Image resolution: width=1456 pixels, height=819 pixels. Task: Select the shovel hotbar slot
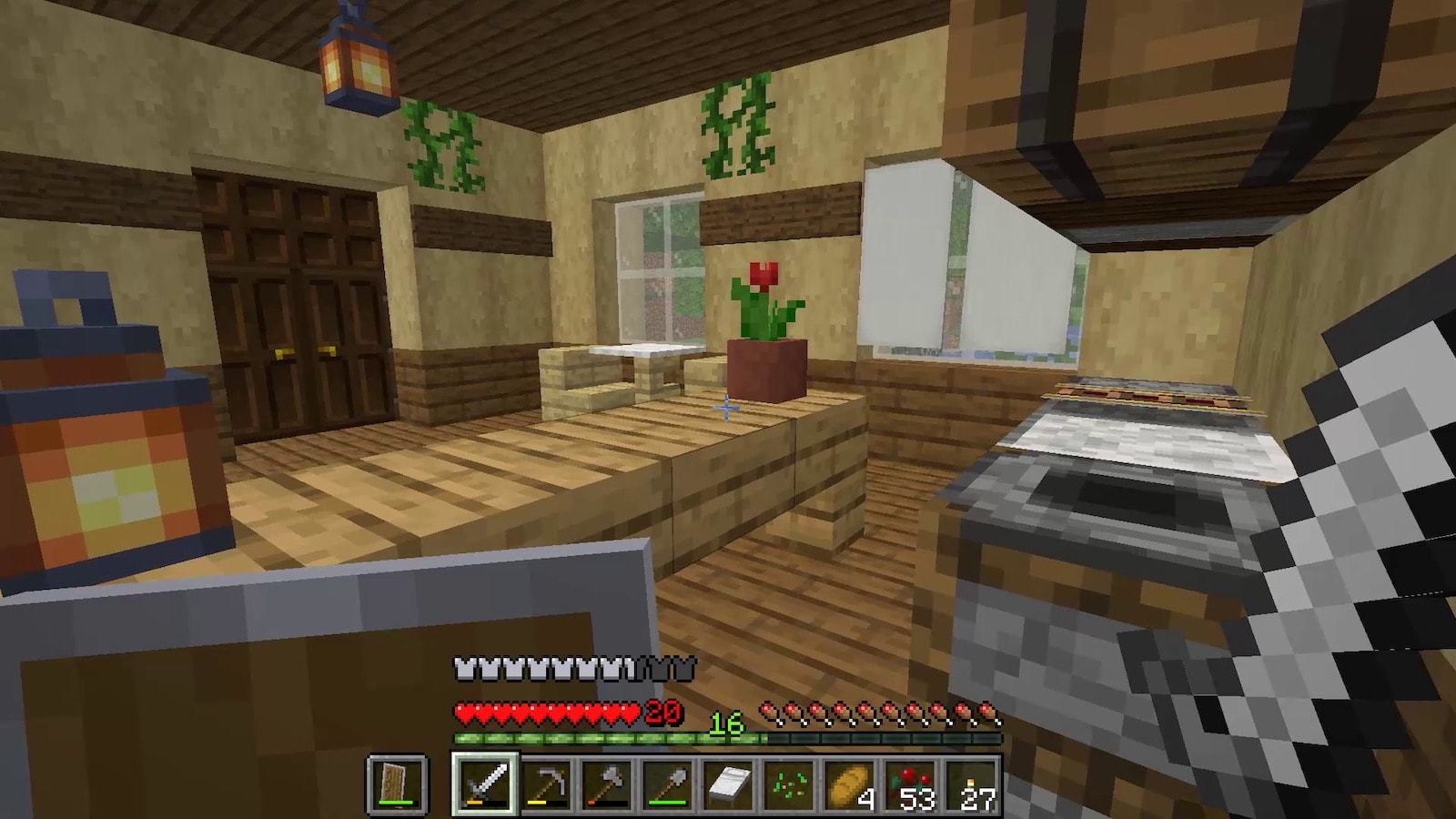[668, 784]
